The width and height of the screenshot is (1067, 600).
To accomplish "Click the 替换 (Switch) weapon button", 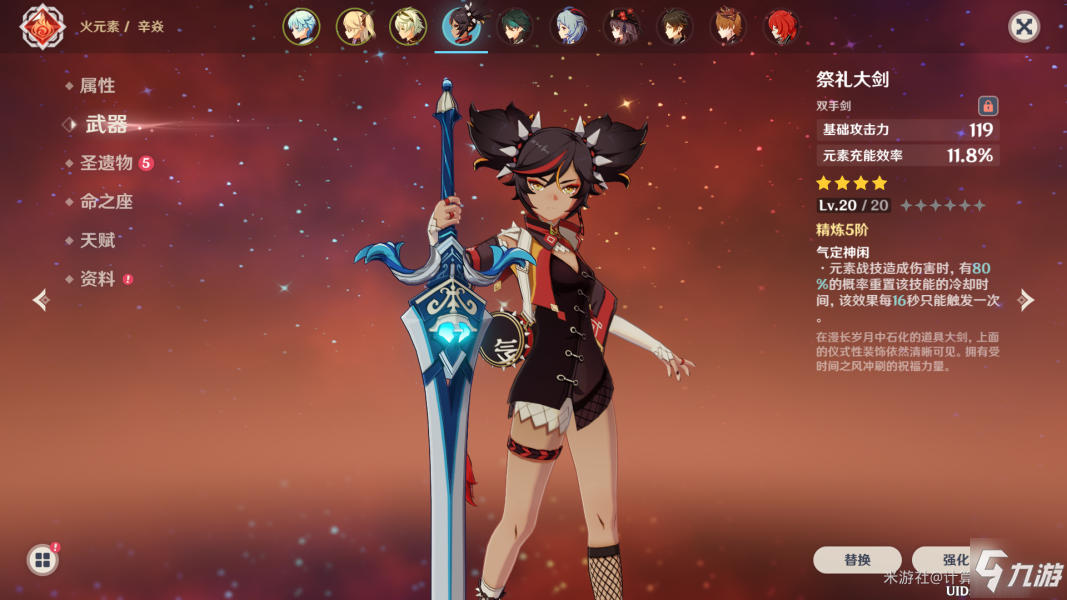I will 857,560.
